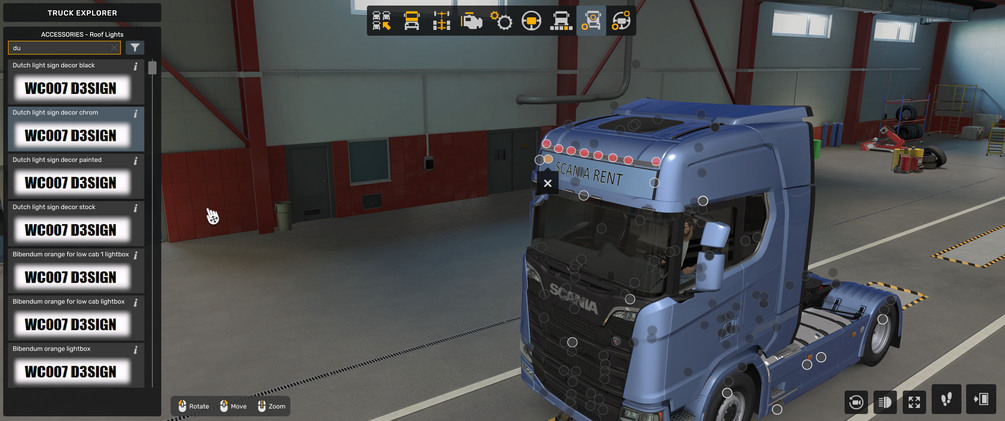Viewport: 1005px width, 421px height.
Task: Open the steering wheel interior category
Action: [x=532, y=21]
